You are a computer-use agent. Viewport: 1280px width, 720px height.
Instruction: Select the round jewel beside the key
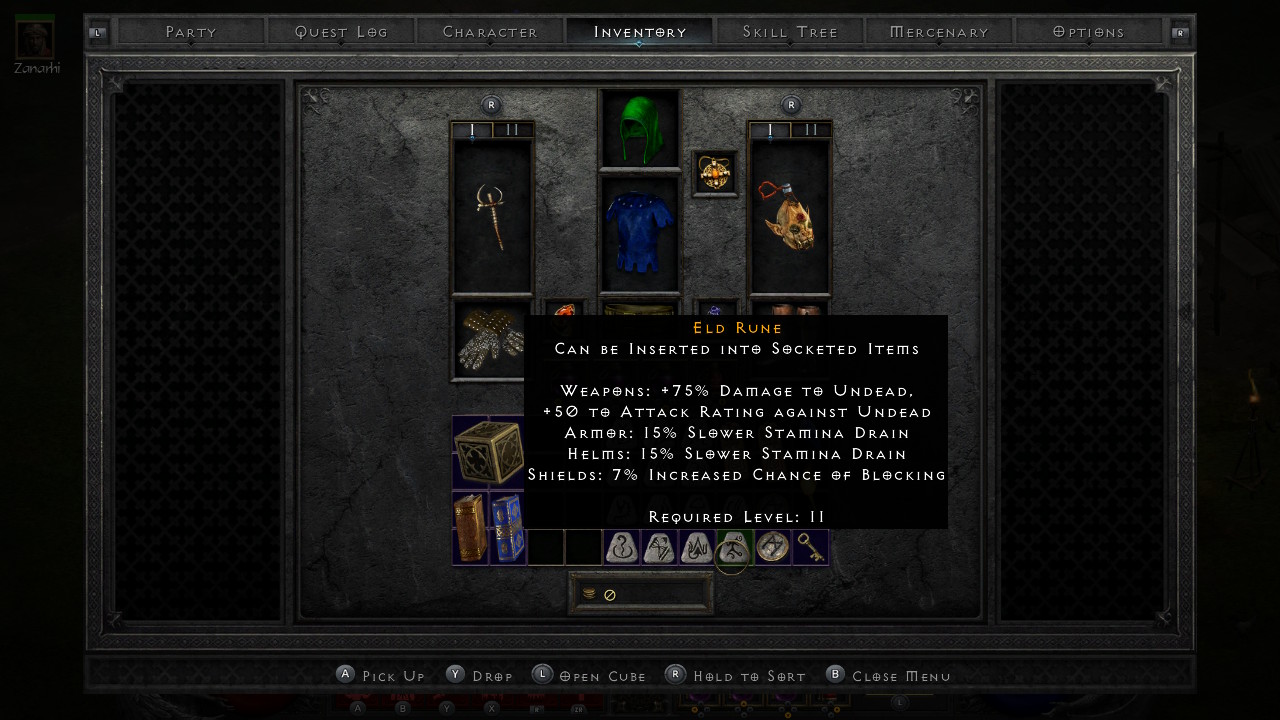tap(772, 547)
